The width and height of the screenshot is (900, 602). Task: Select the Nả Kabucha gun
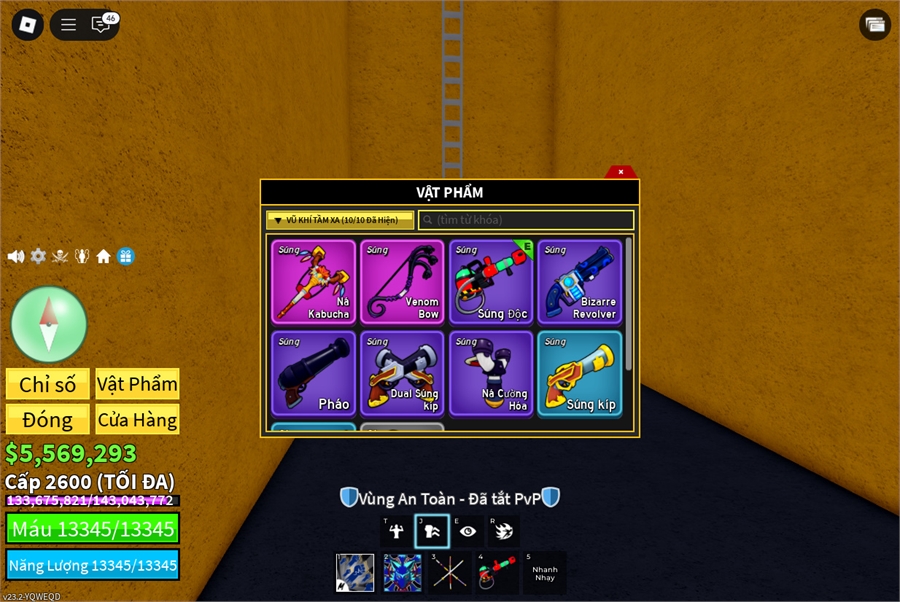click(313, 281)
